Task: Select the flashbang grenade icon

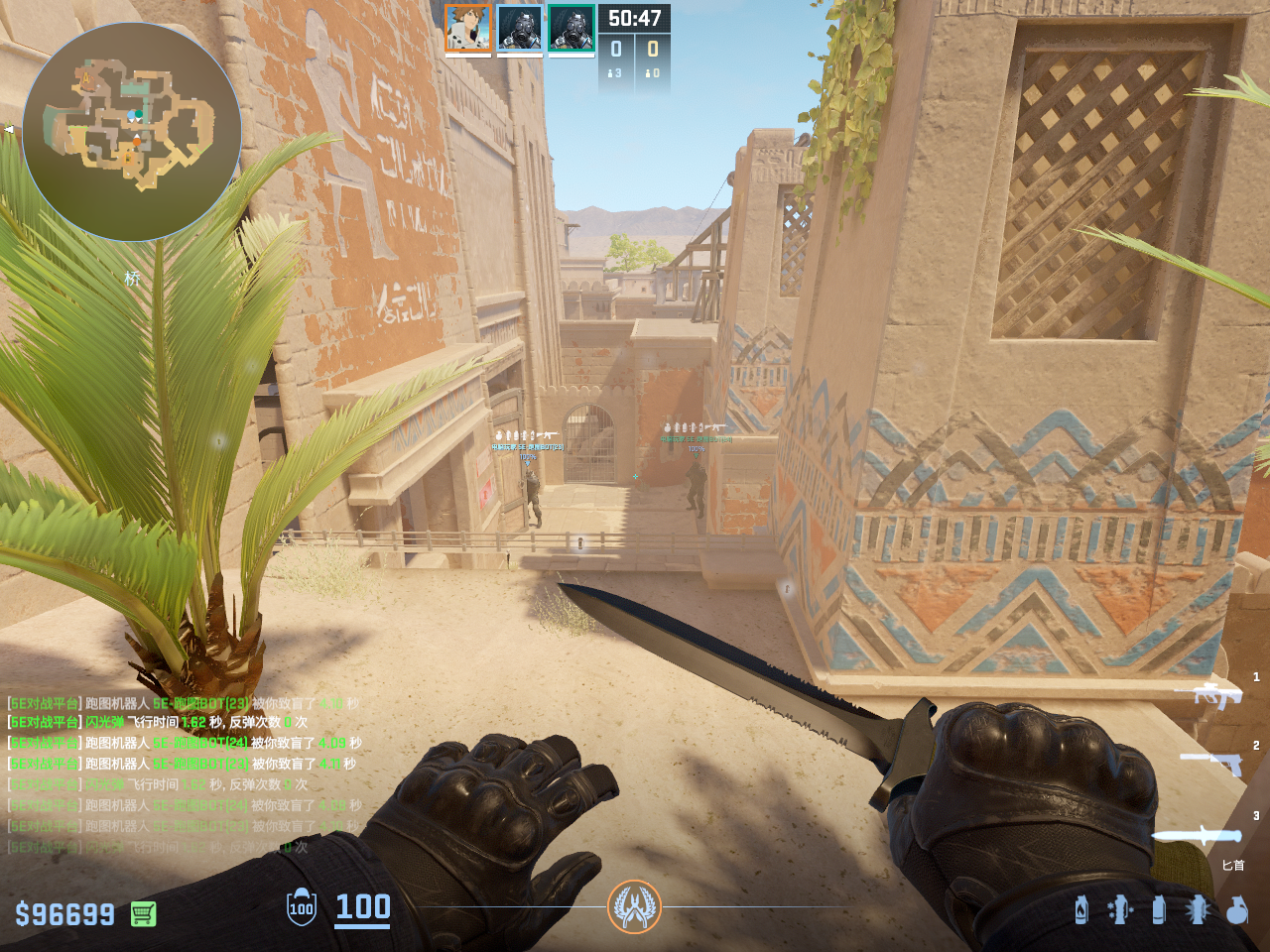Action: tap(1198, 909)
